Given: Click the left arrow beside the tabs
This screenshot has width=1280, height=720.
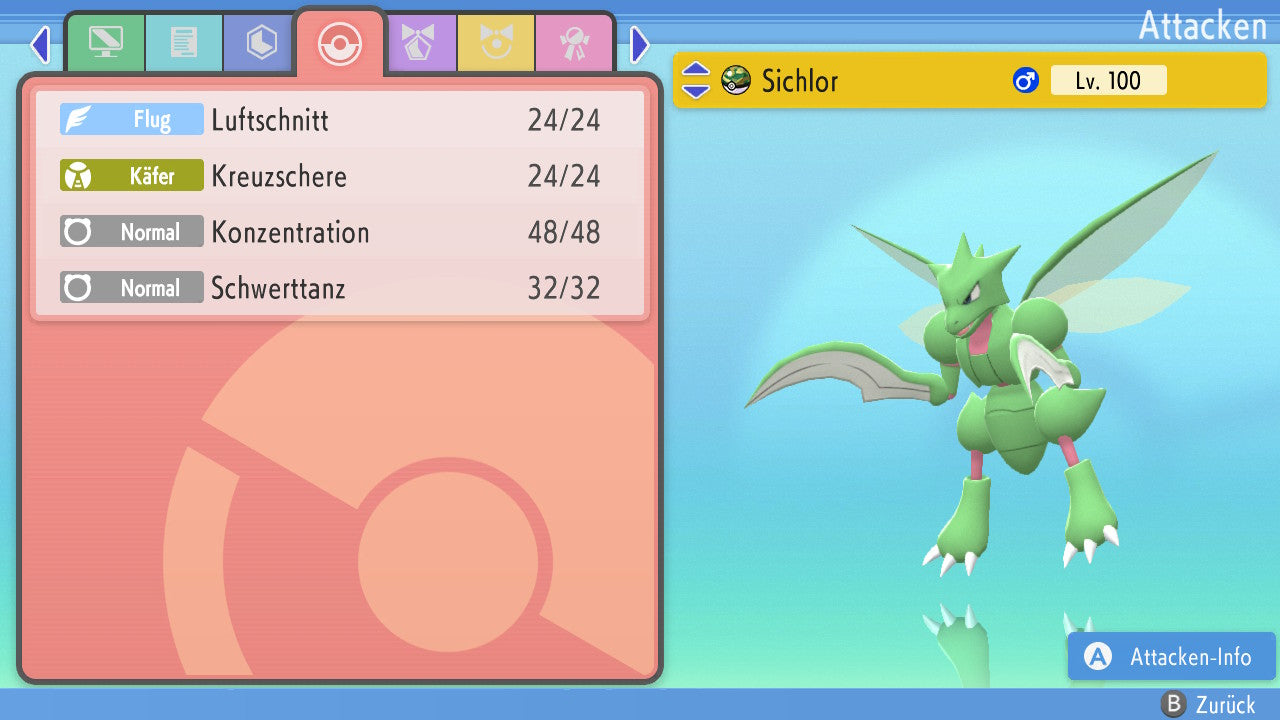Looking at the screenshot, I should click(x=40, y=44).
